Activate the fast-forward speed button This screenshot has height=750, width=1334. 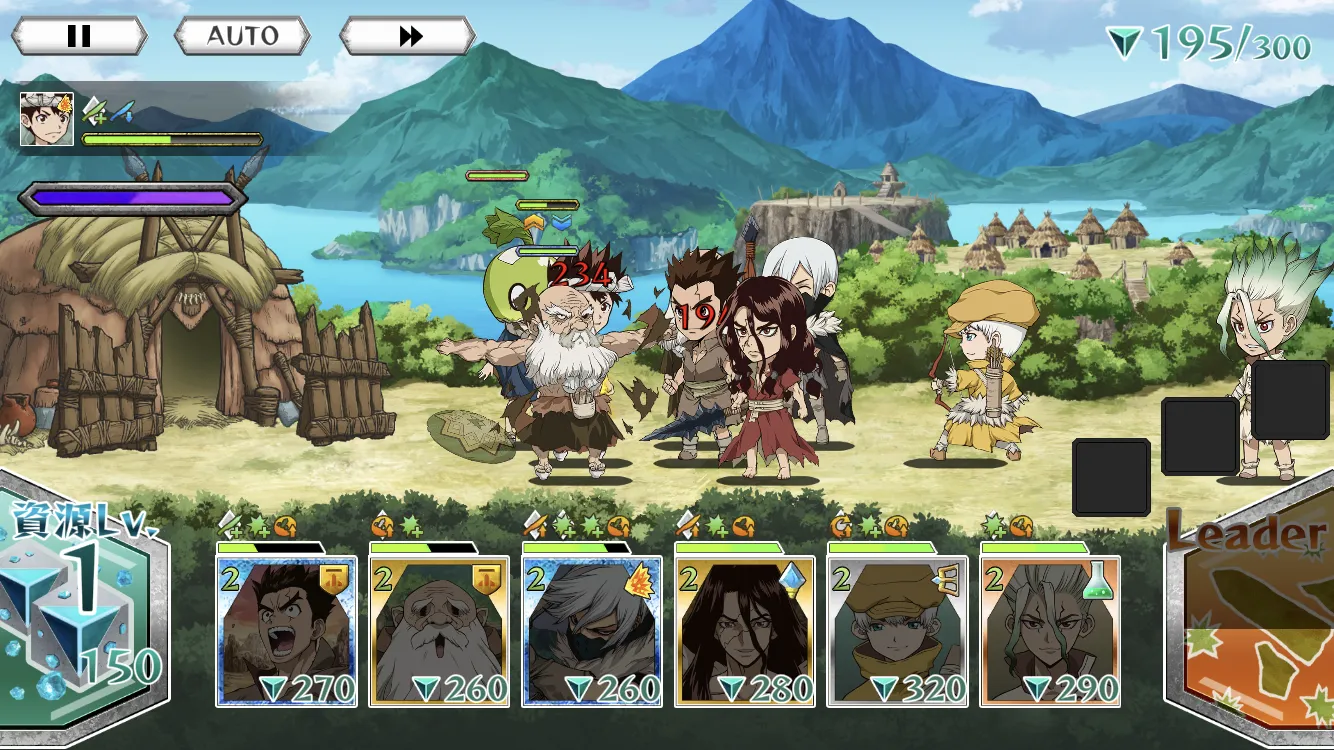tap(408, 37)
